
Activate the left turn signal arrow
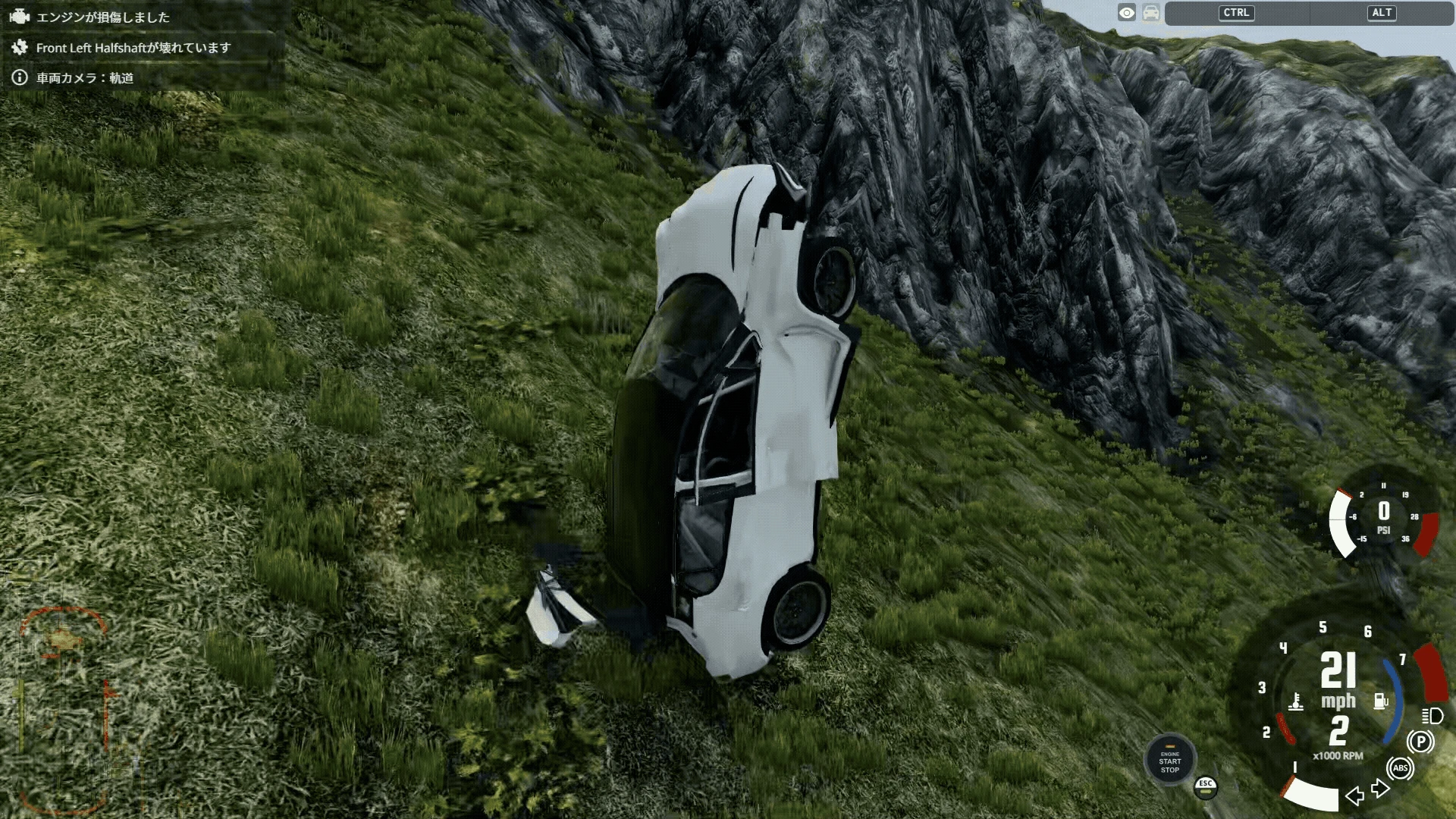1354,795
